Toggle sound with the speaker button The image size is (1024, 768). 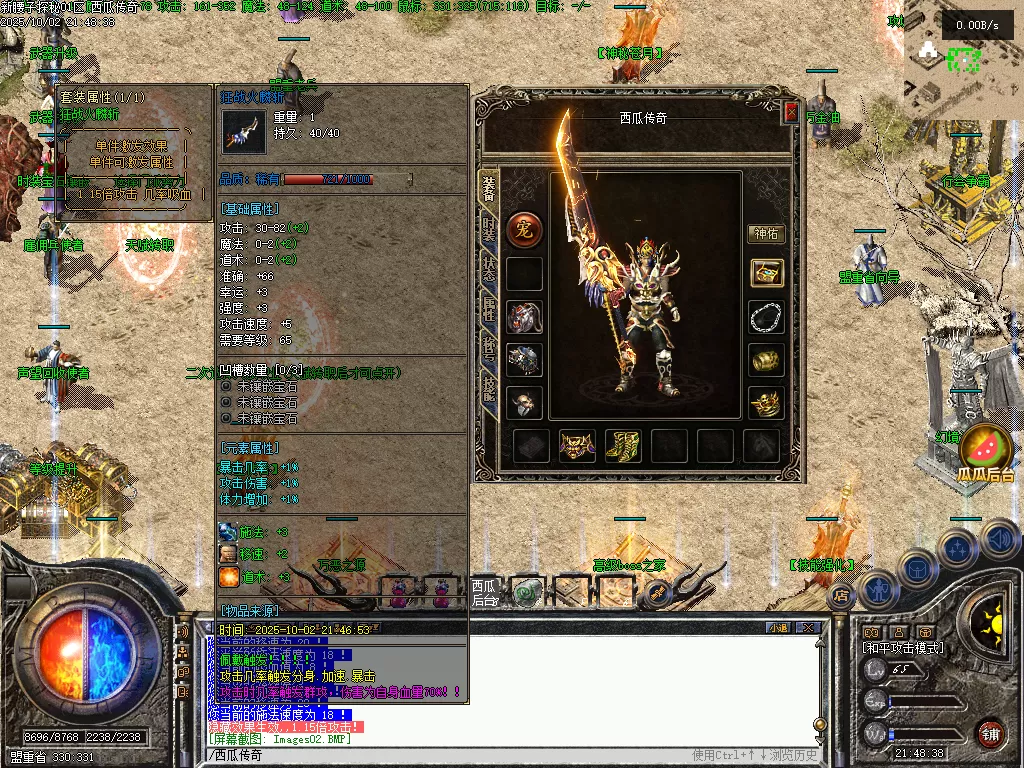click(999, 538)
